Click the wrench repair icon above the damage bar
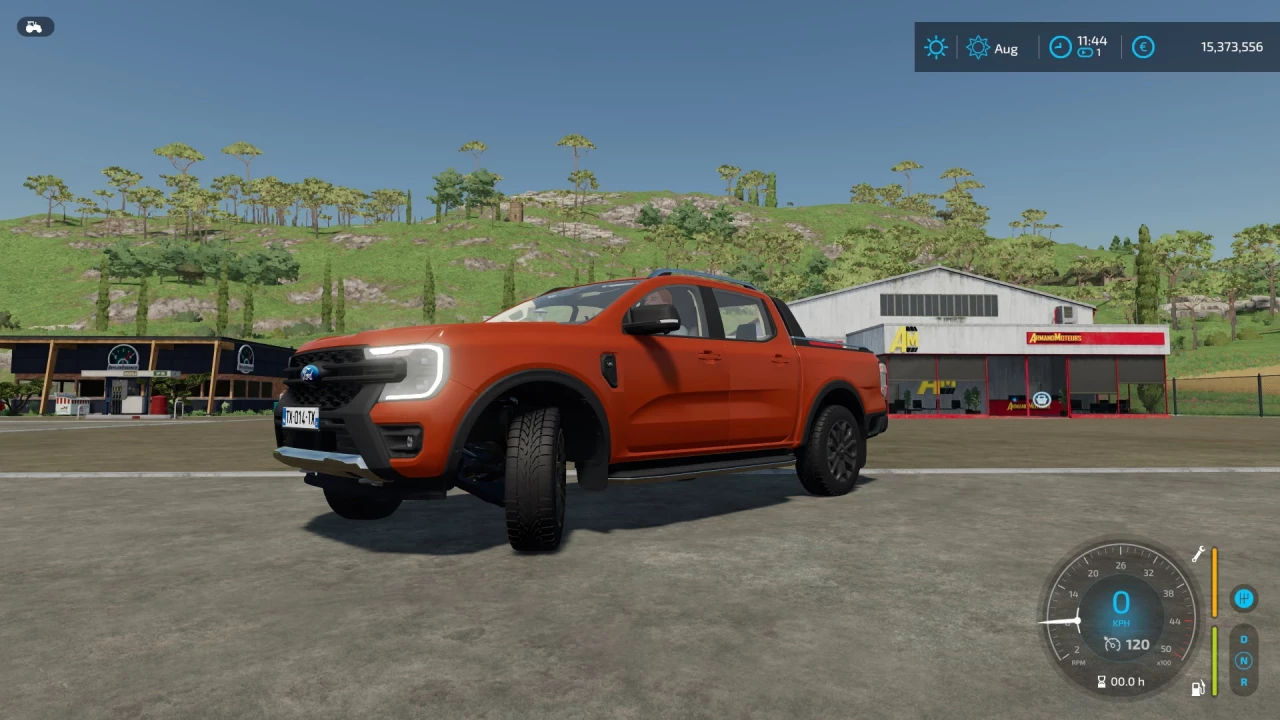1280x720 pixels. pyautogui.click(x=1198, y=555)
